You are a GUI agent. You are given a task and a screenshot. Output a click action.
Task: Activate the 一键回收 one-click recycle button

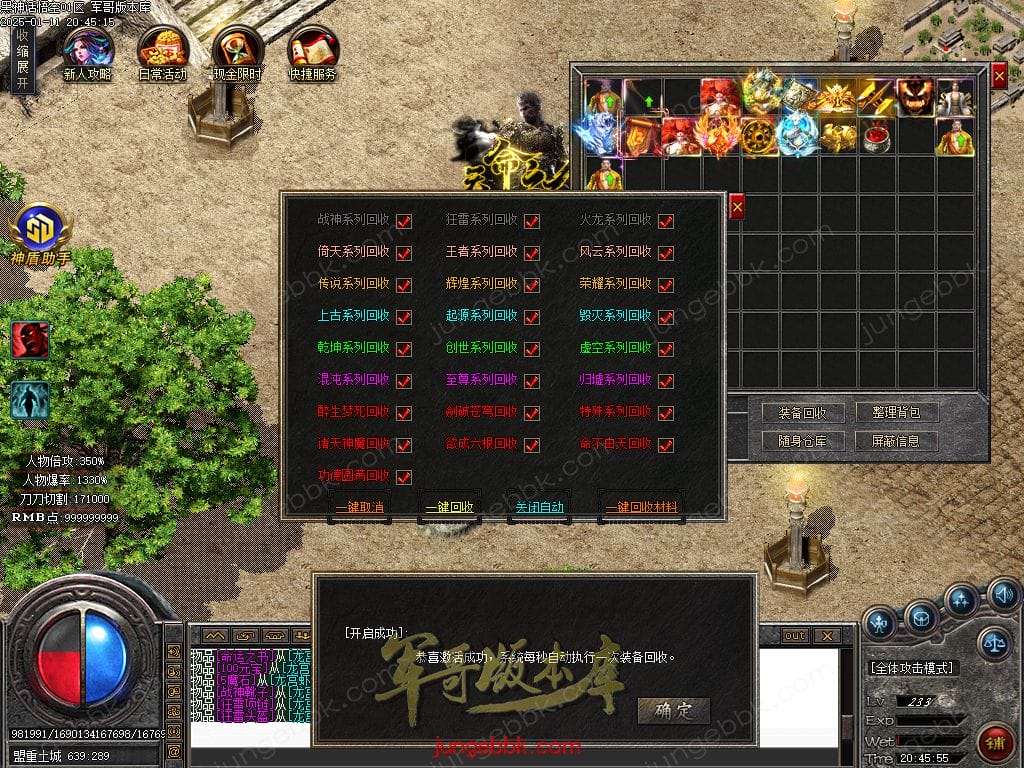pos(449,507)
